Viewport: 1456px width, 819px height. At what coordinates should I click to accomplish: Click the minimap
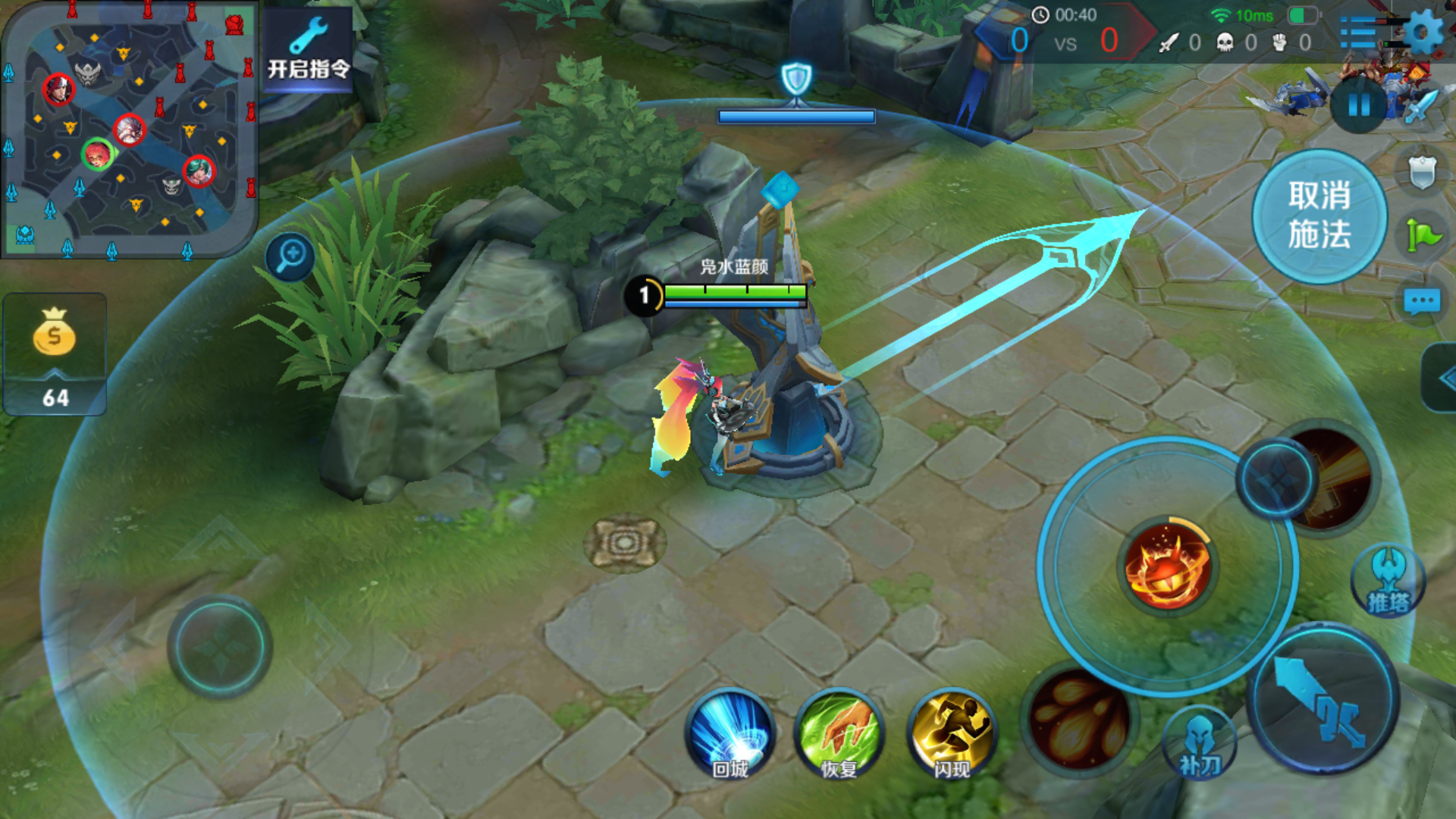point(129,129)
